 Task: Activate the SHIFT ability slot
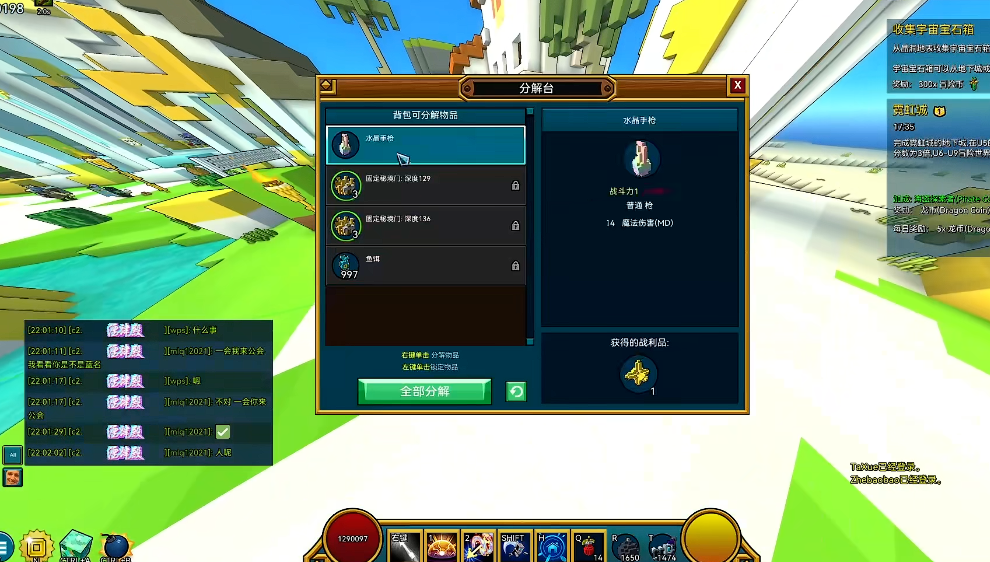point(514,545)
